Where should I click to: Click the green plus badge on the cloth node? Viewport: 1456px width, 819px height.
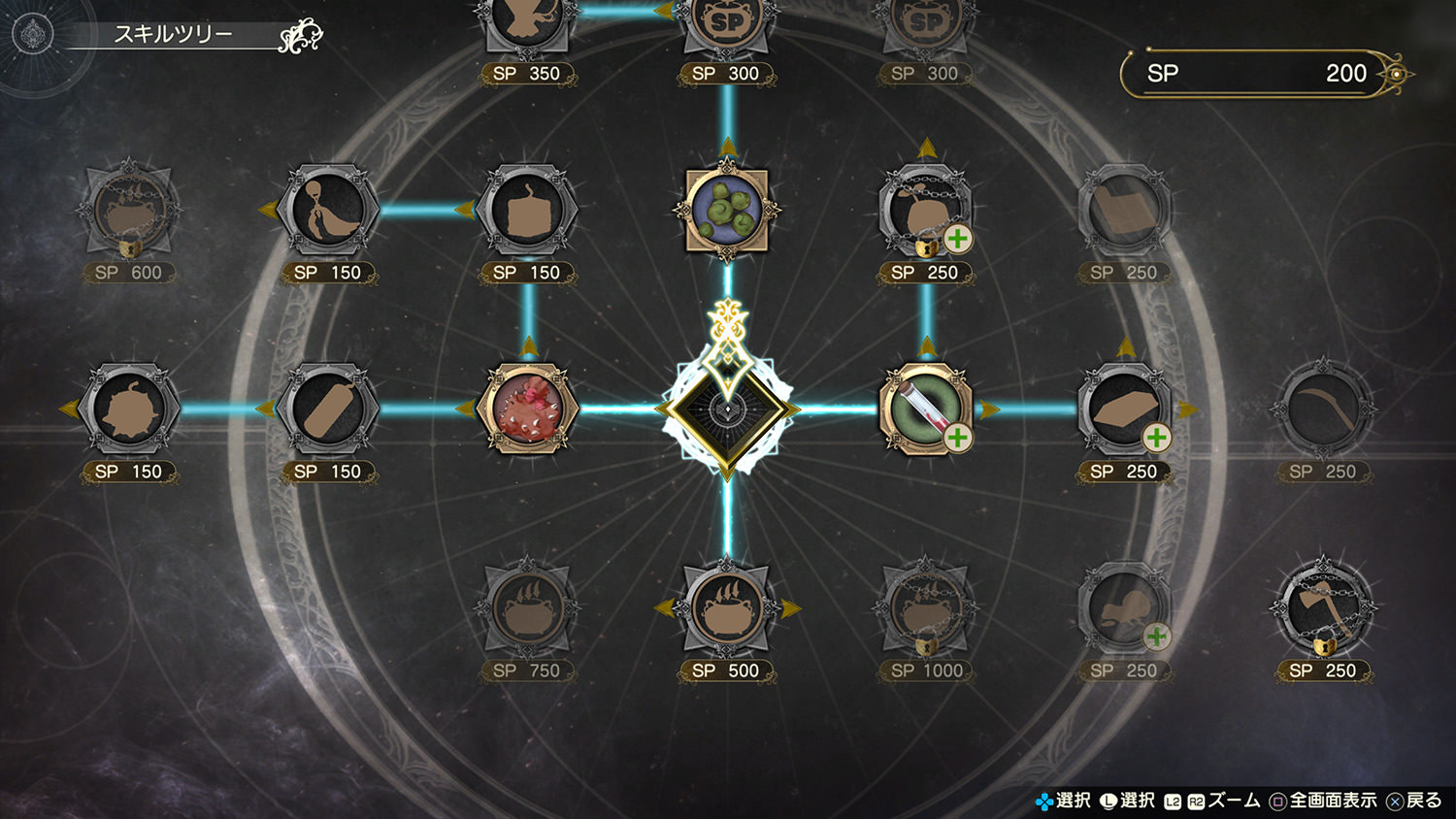click(x=1157, y=439)
